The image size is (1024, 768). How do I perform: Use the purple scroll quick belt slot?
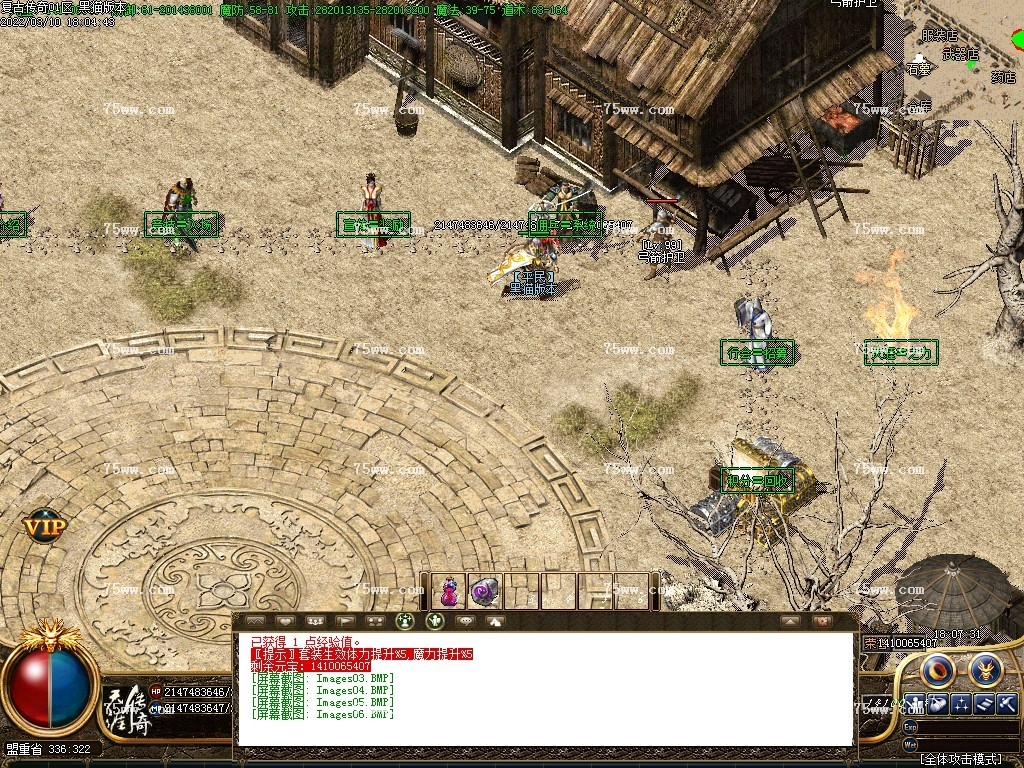486,592
